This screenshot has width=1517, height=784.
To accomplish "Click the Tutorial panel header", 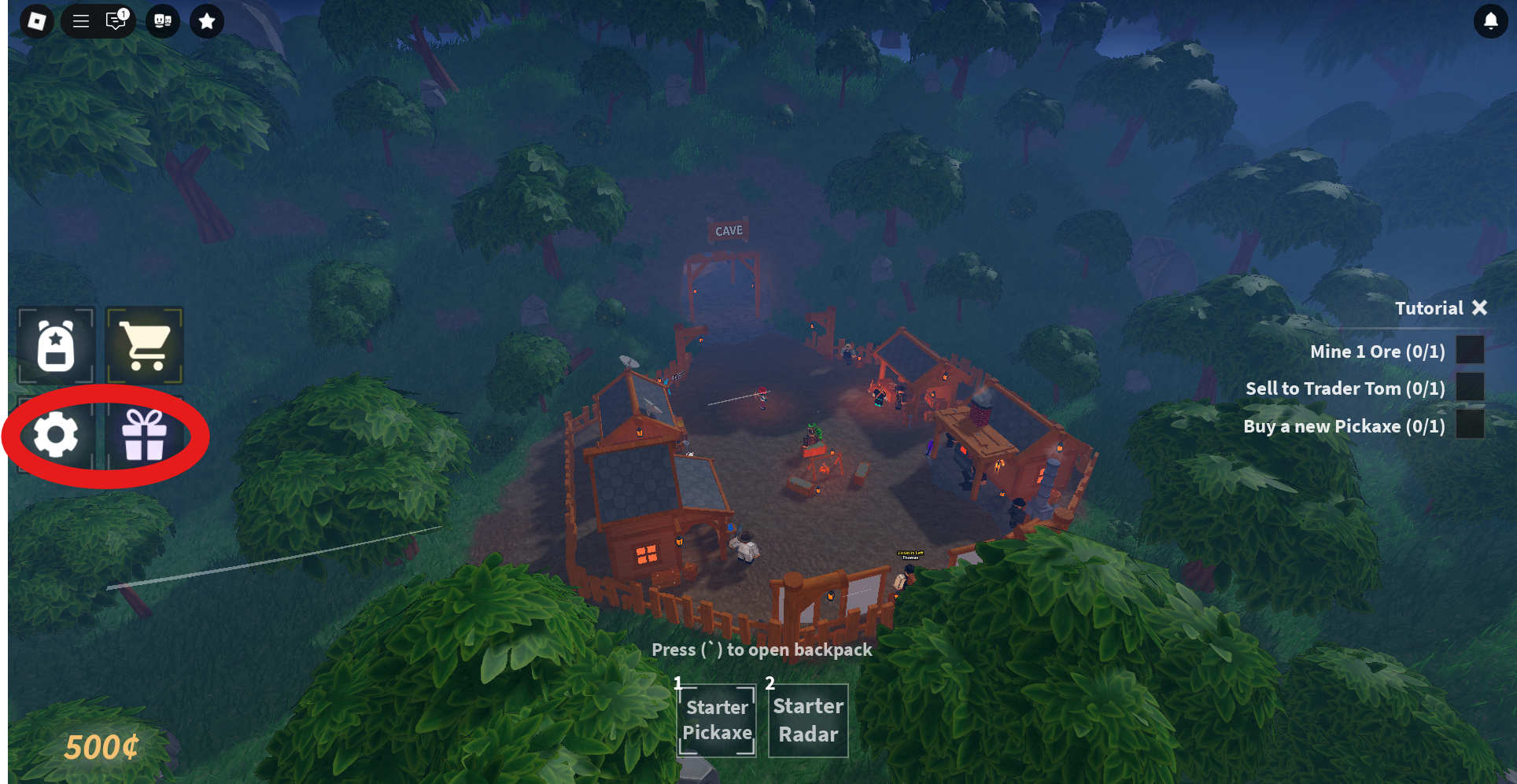I will pyautogui.click(x=1429, y=307).
